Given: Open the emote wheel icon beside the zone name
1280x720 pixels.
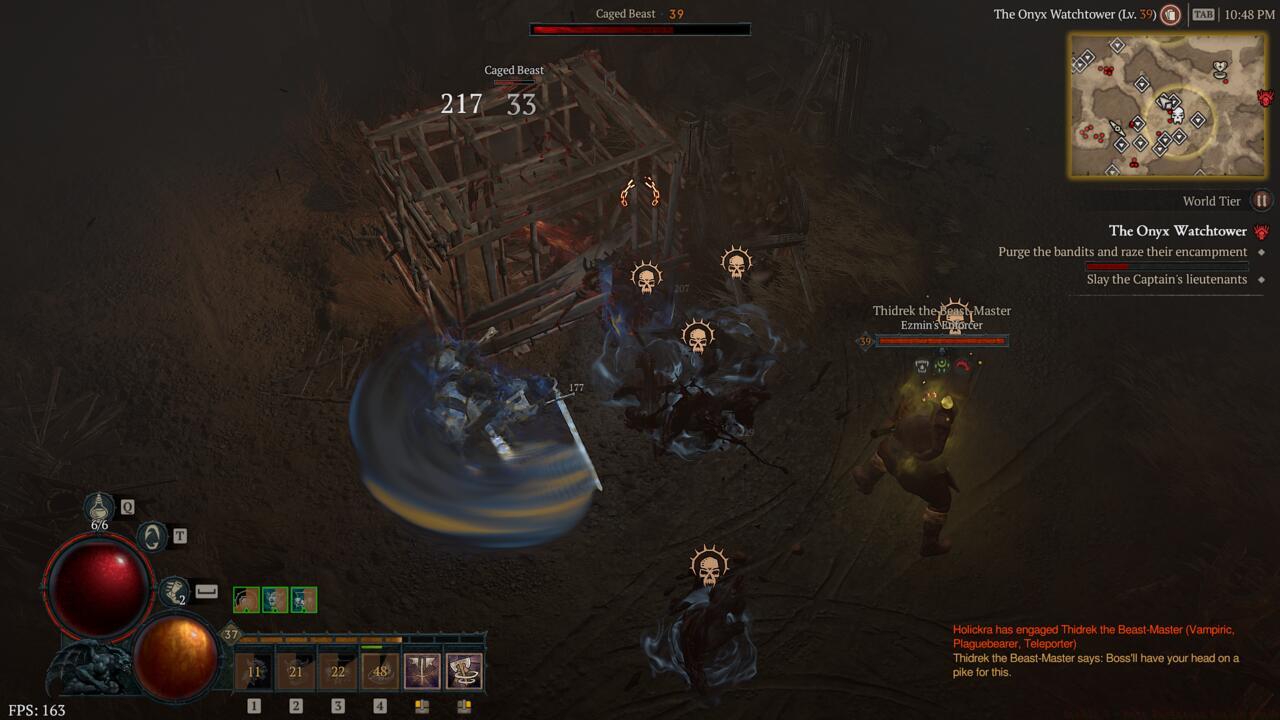Looking at the screenshot, I should (1169, 15).
